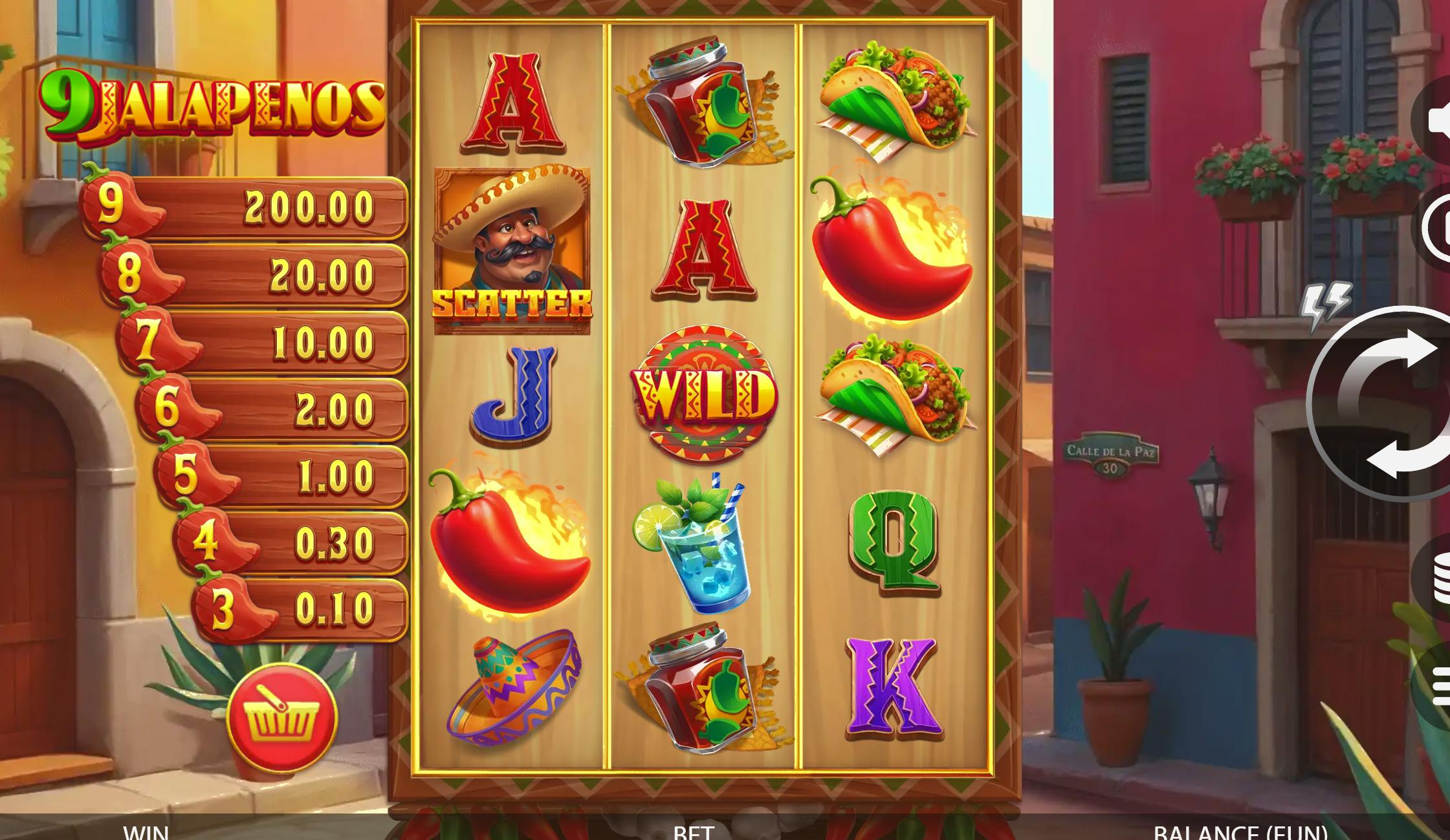
Task: Open bet settings via the coin stack icon
Action: click(1438, 577)
